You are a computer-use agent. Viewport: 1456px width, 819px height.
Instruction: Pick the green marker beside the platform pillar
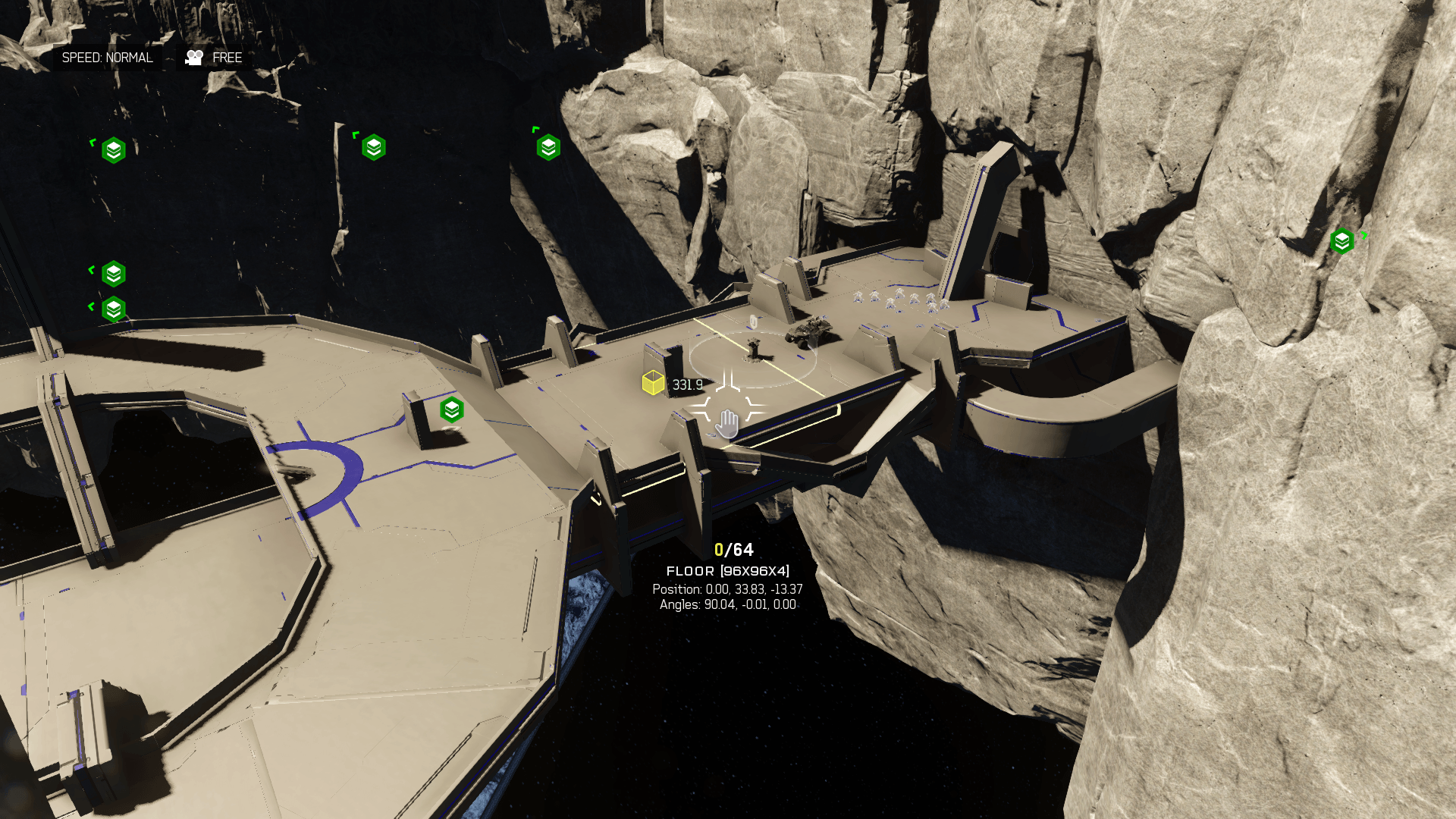(x=452, y=409)
